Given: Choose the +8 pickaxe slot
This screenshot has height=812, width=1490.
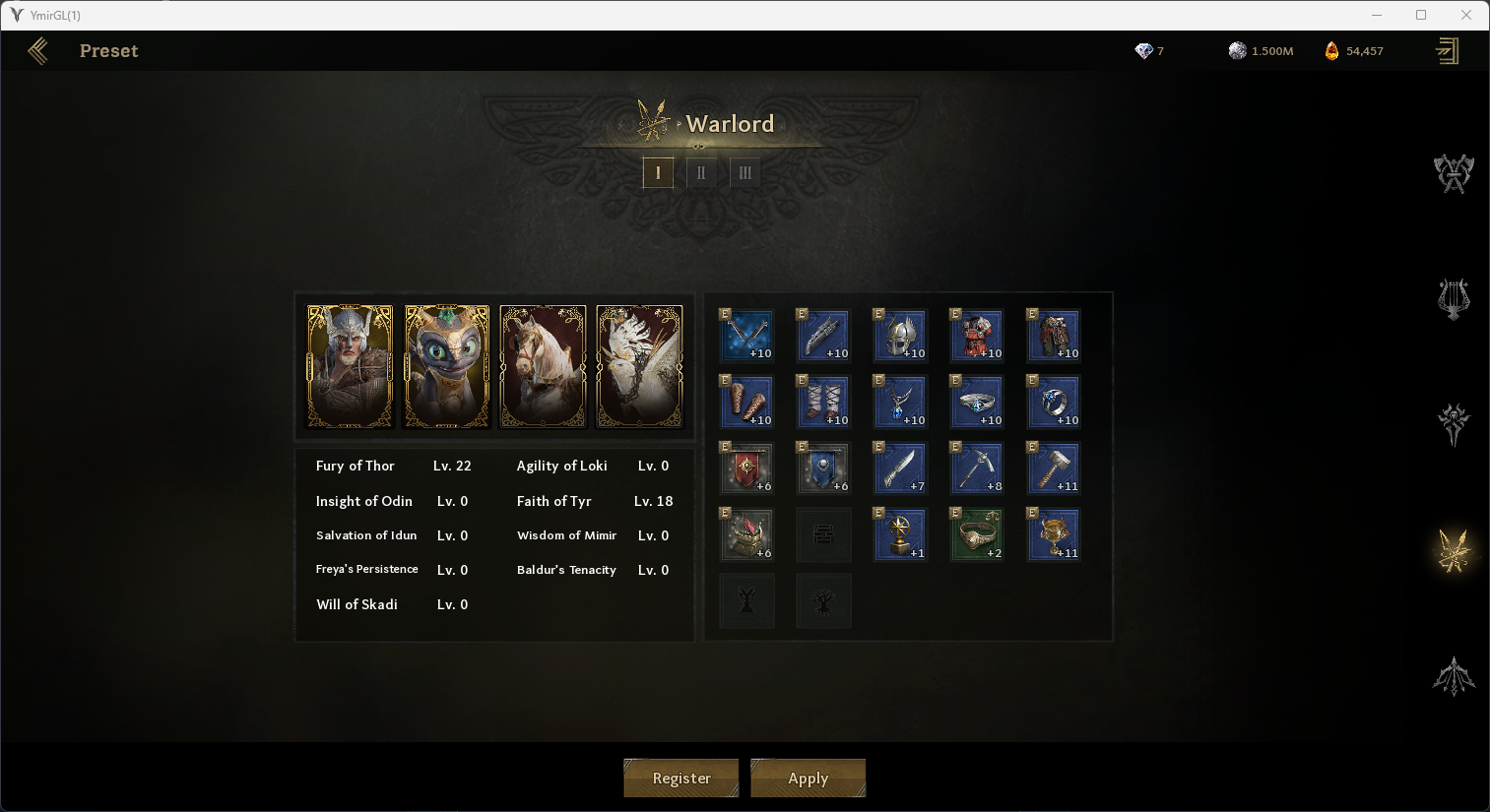Looking at the screenshot, I should (x=977, y=468).
